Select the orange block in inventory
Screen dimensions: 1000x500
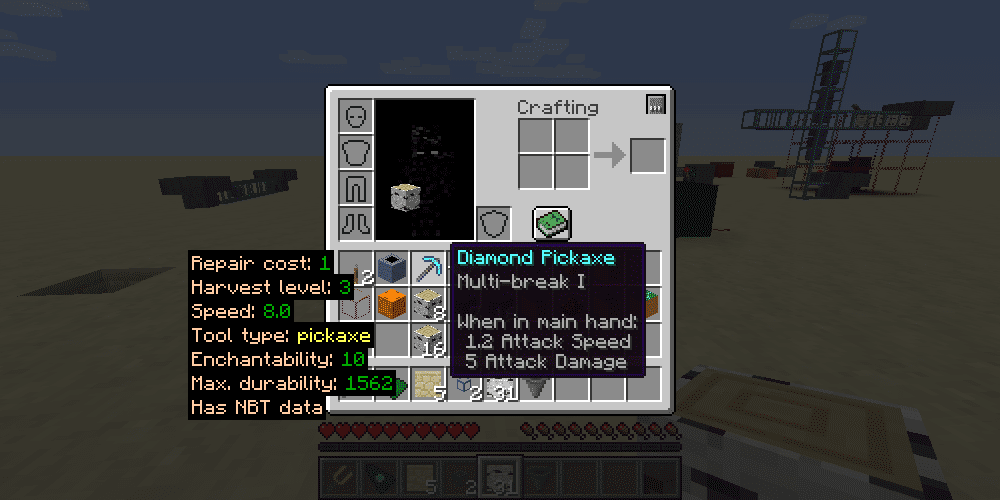(x=391, y=303)
